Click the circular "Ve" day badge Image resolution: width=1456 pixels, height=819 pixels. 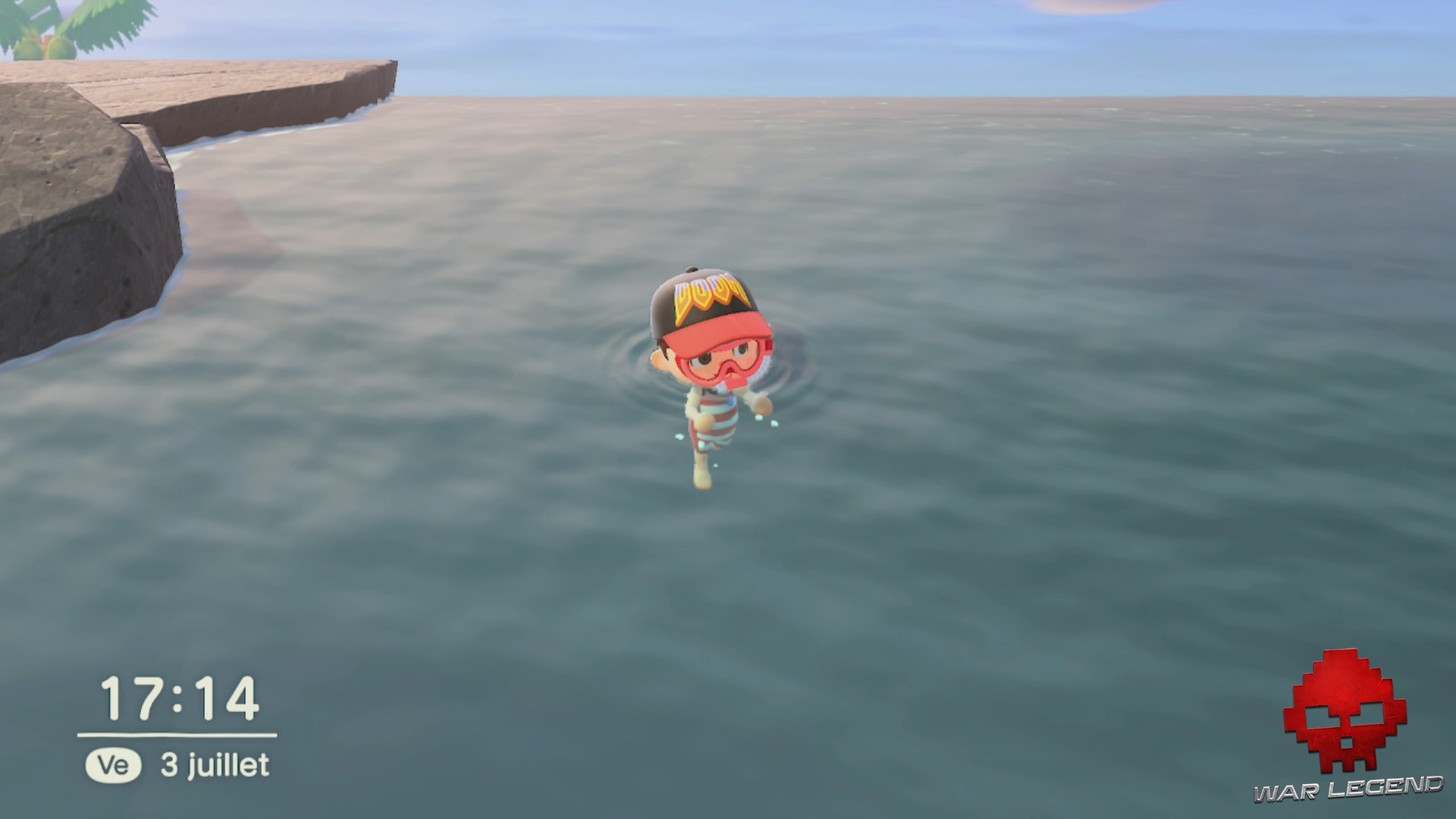point(114,766)
